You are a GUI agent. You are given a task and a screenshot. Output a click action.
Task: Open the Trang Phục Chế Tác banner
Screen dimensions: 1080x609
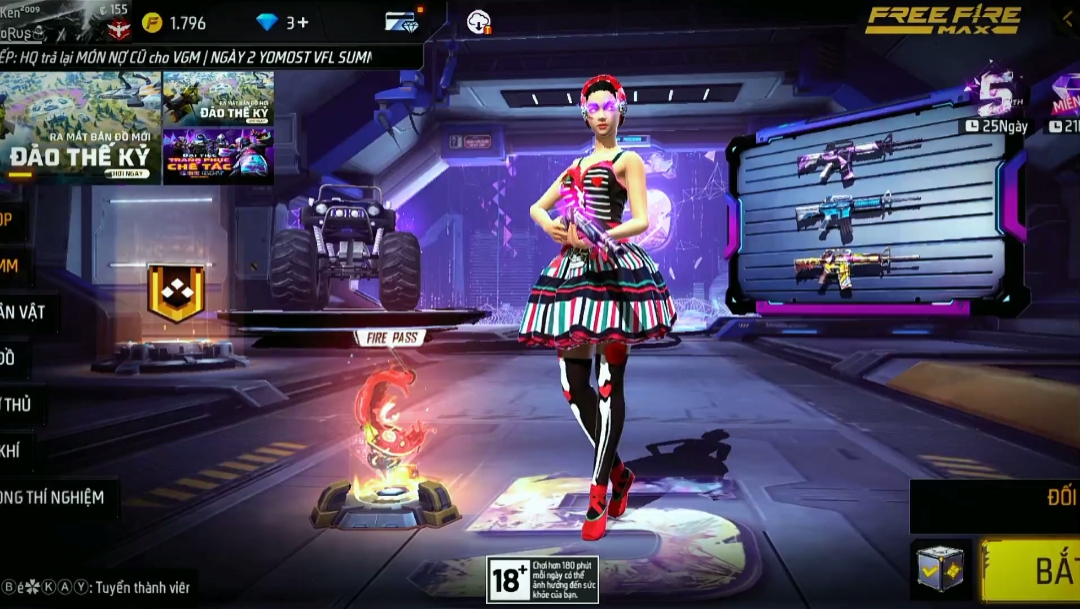(218, 155)
